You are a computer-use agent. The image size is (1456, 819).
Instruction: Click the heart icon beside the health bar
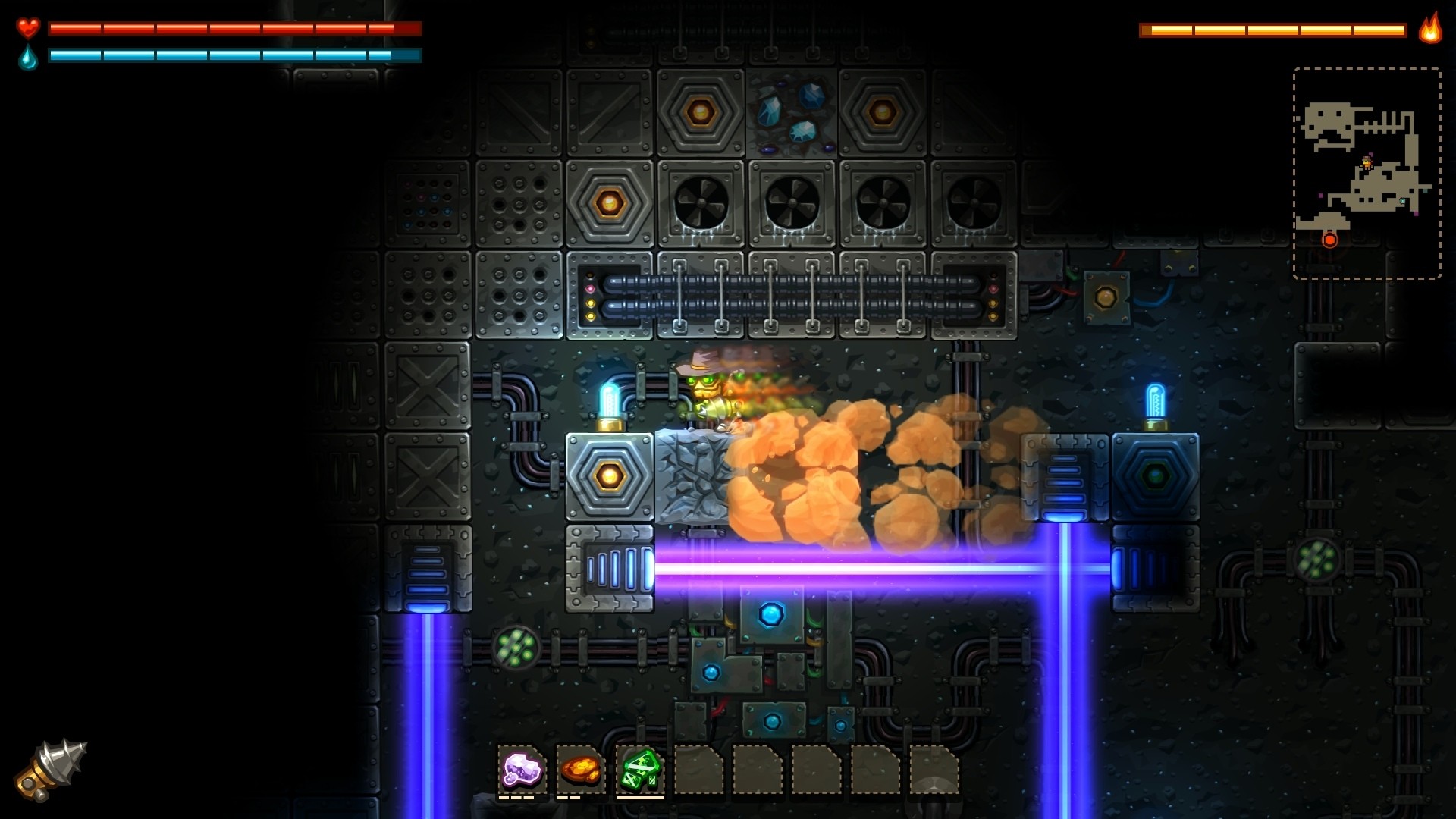point(27,29)
